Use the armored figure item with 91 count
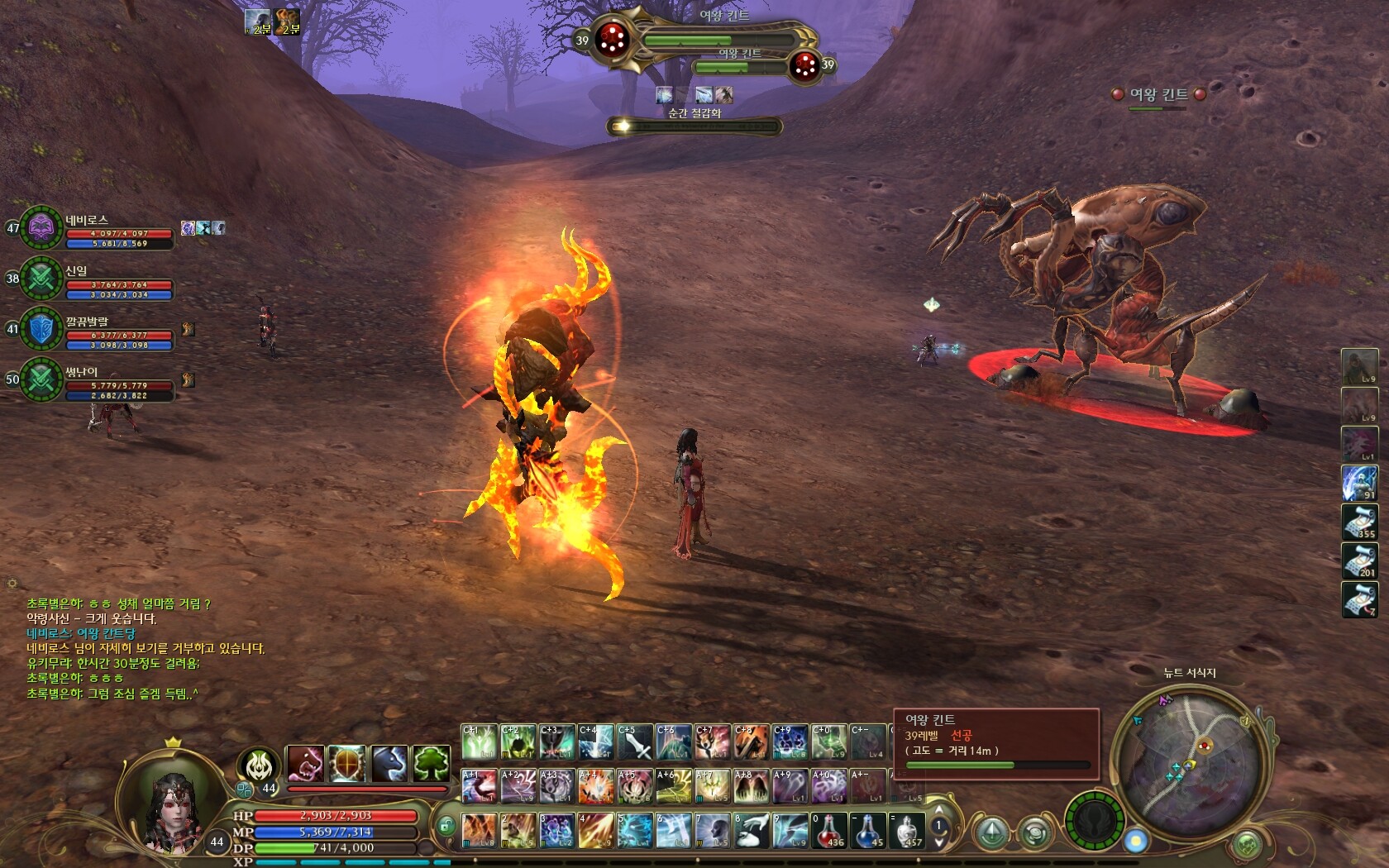 click(1358, 483)
